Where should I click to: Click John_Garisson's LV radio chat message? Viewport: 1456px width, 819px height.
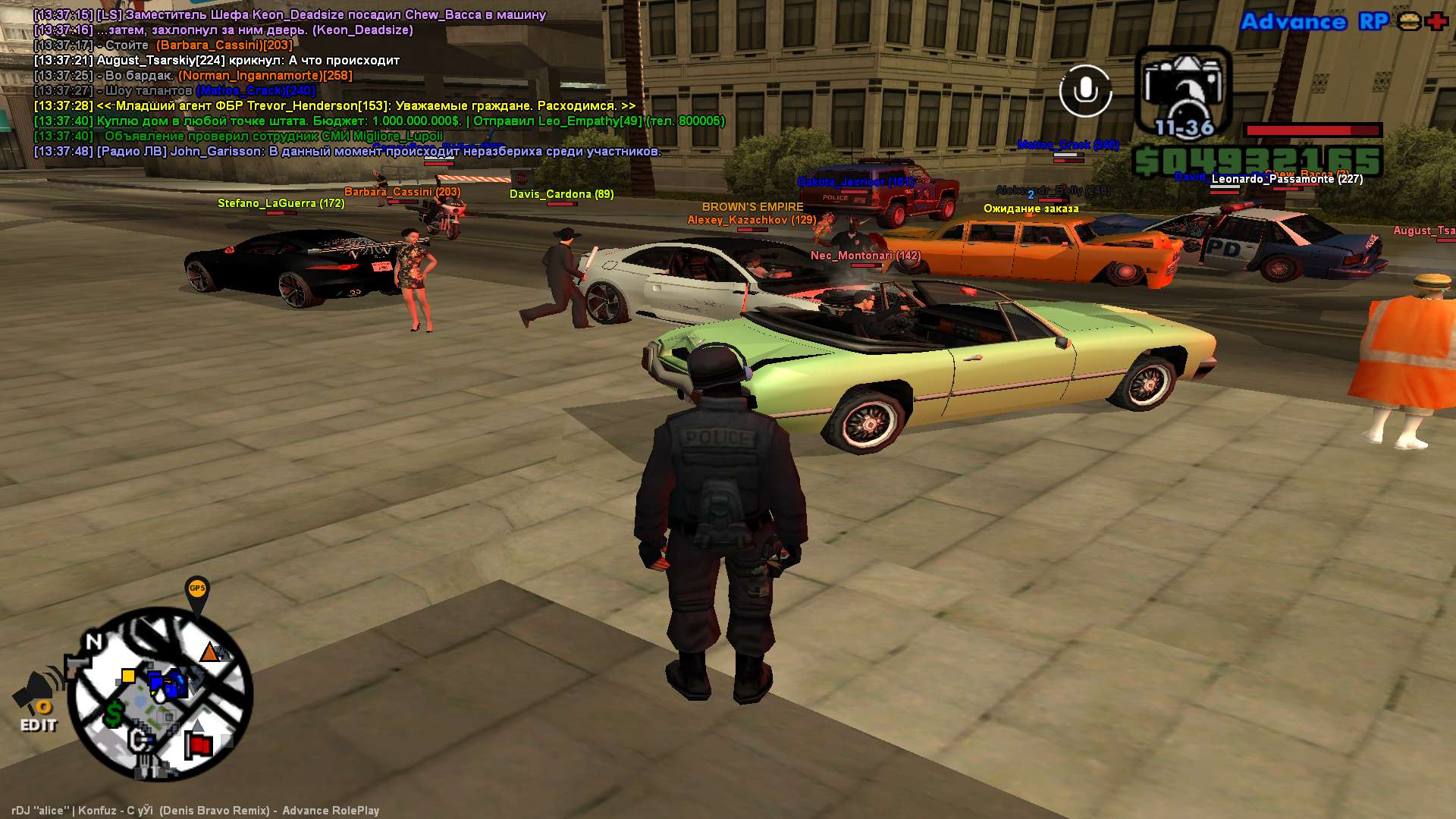[347, 152]
